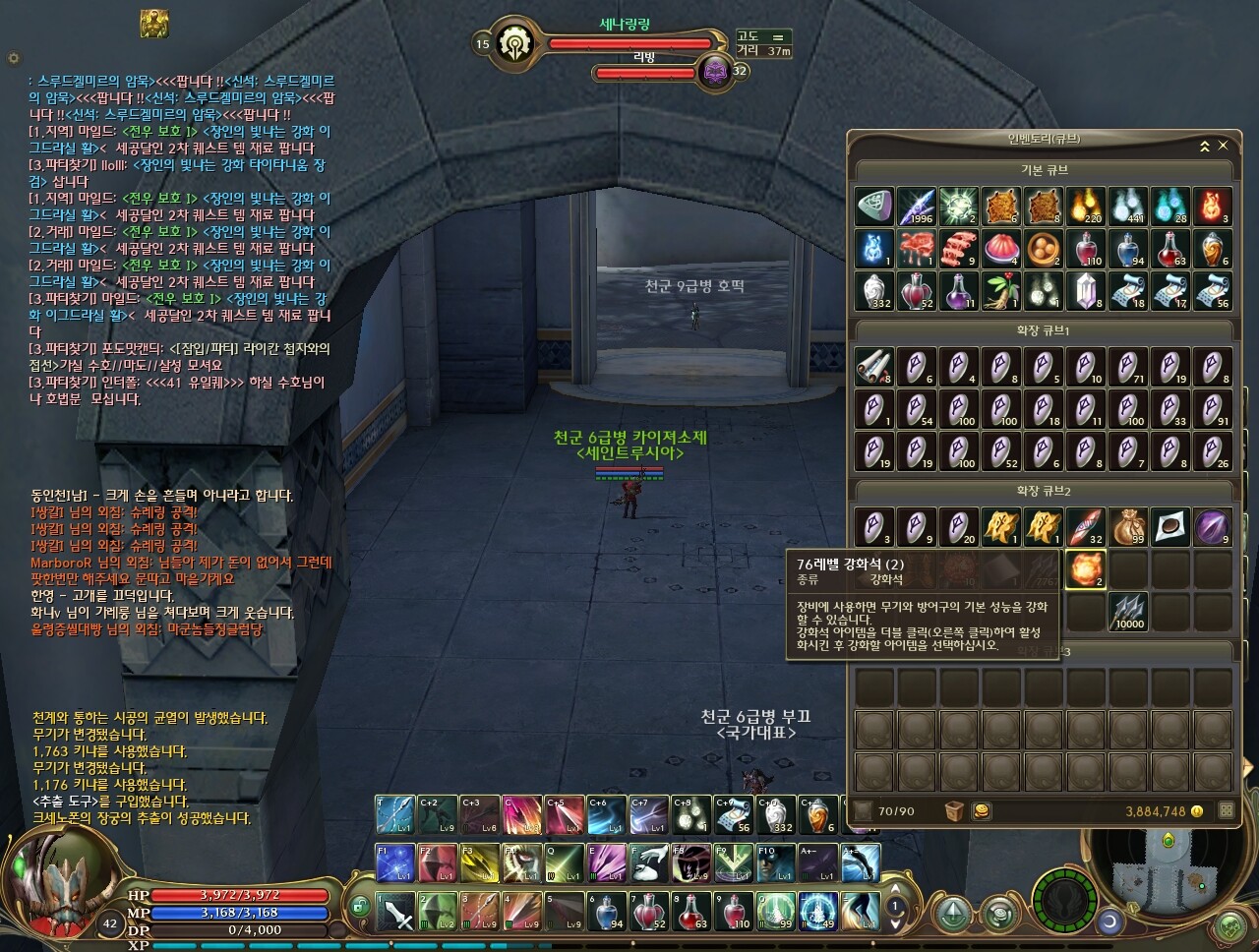The width and height of the screenshot is (1259, 952).
Task: Use the hand-and-sheep loot skill on F key
Action: click(649, 863)
